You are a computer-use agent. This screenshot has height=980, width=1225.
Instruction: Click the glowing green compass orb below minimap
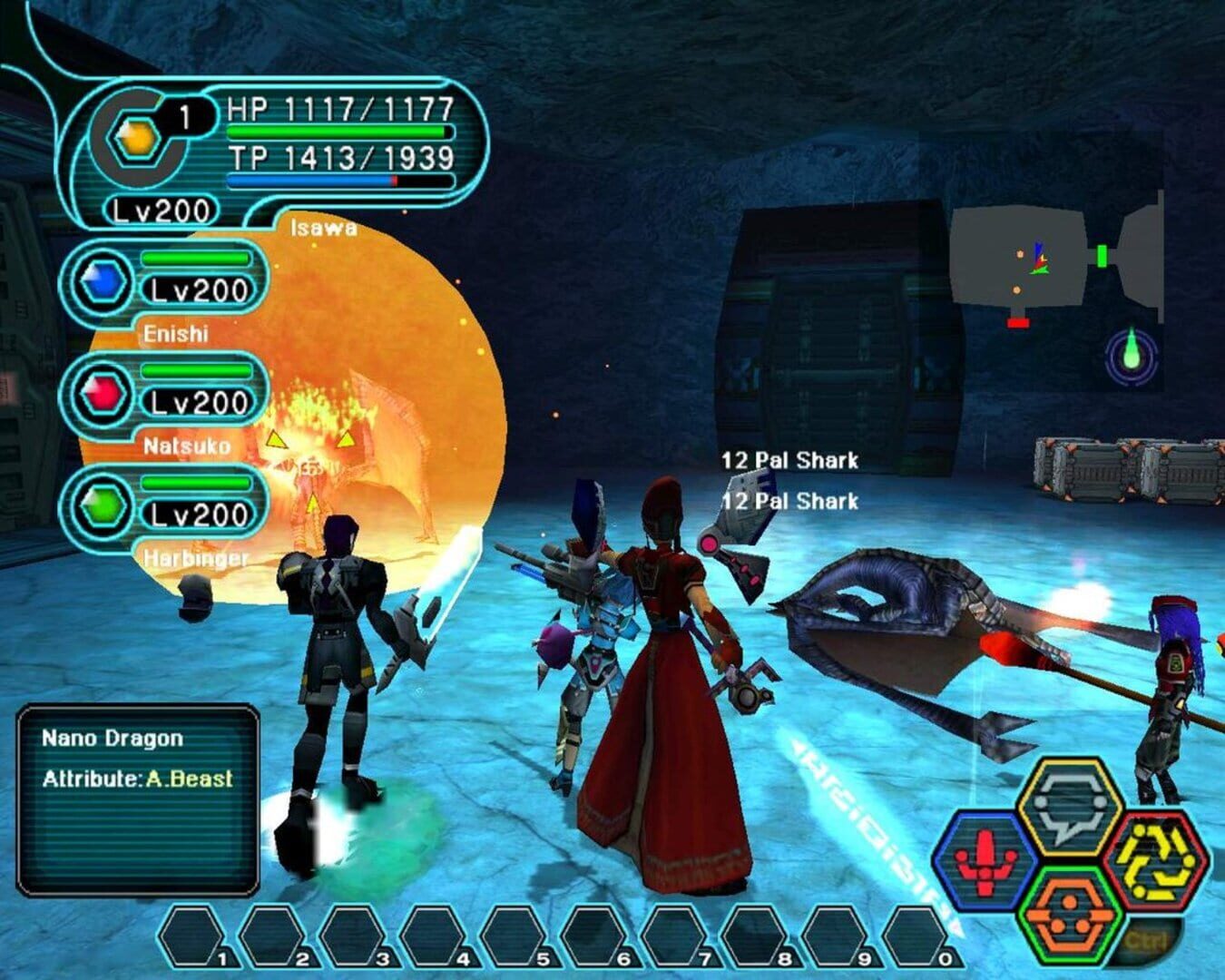(1130, 355)
